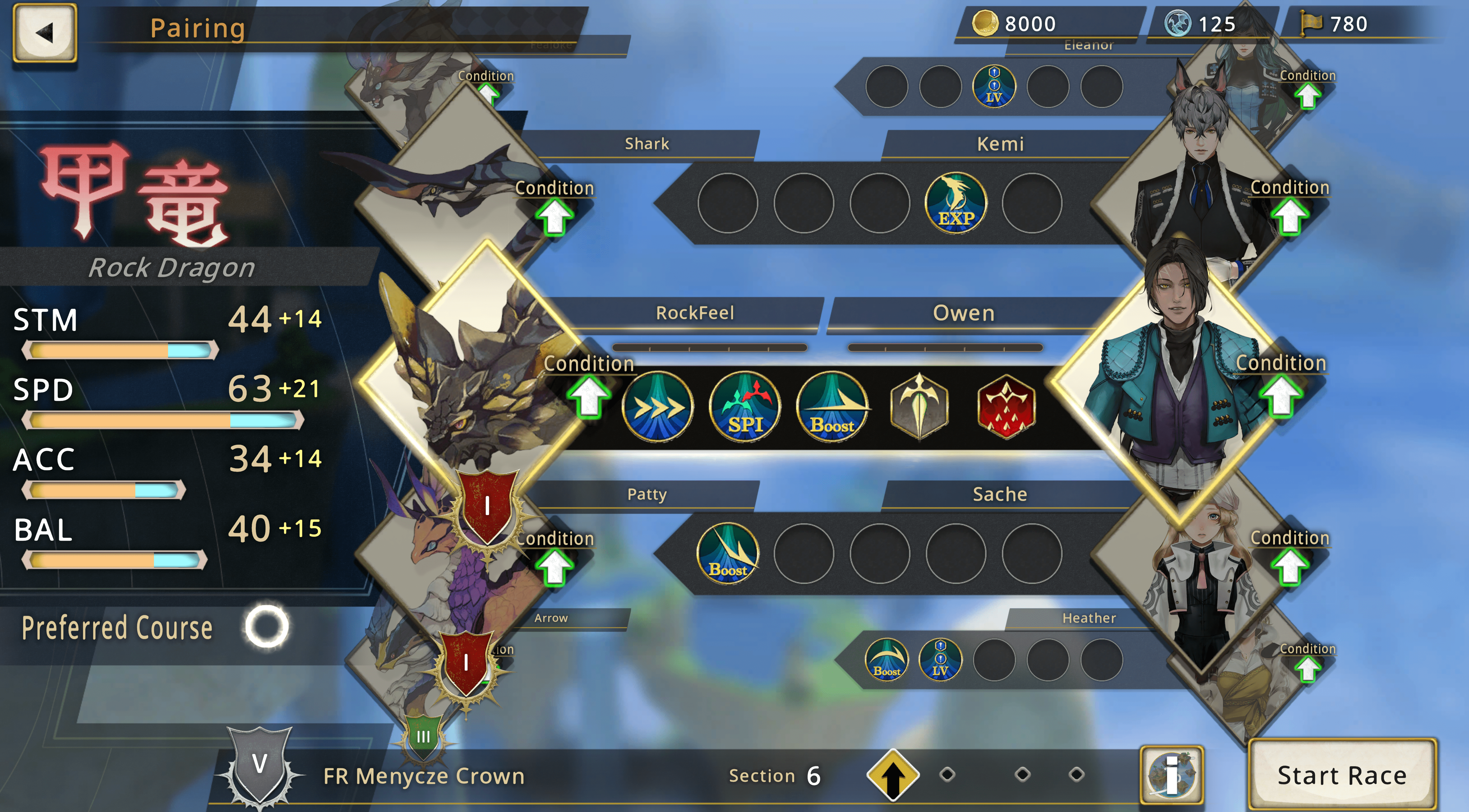
Task: Open the FR Menycze Crown race banner
Action: (423, 776)
